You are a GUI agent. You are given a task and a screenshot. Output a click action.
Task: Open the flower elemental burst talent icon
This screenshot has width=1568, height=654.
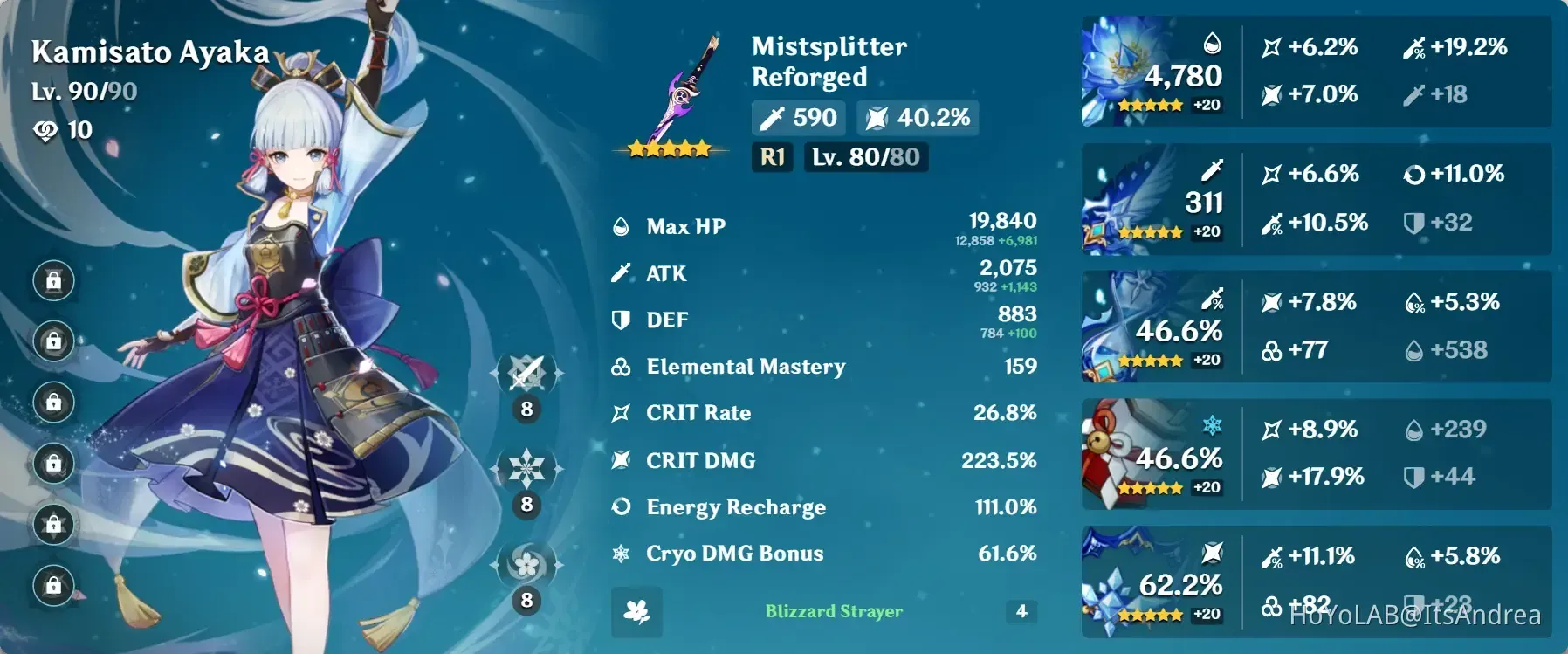click(x=526, y=565)
